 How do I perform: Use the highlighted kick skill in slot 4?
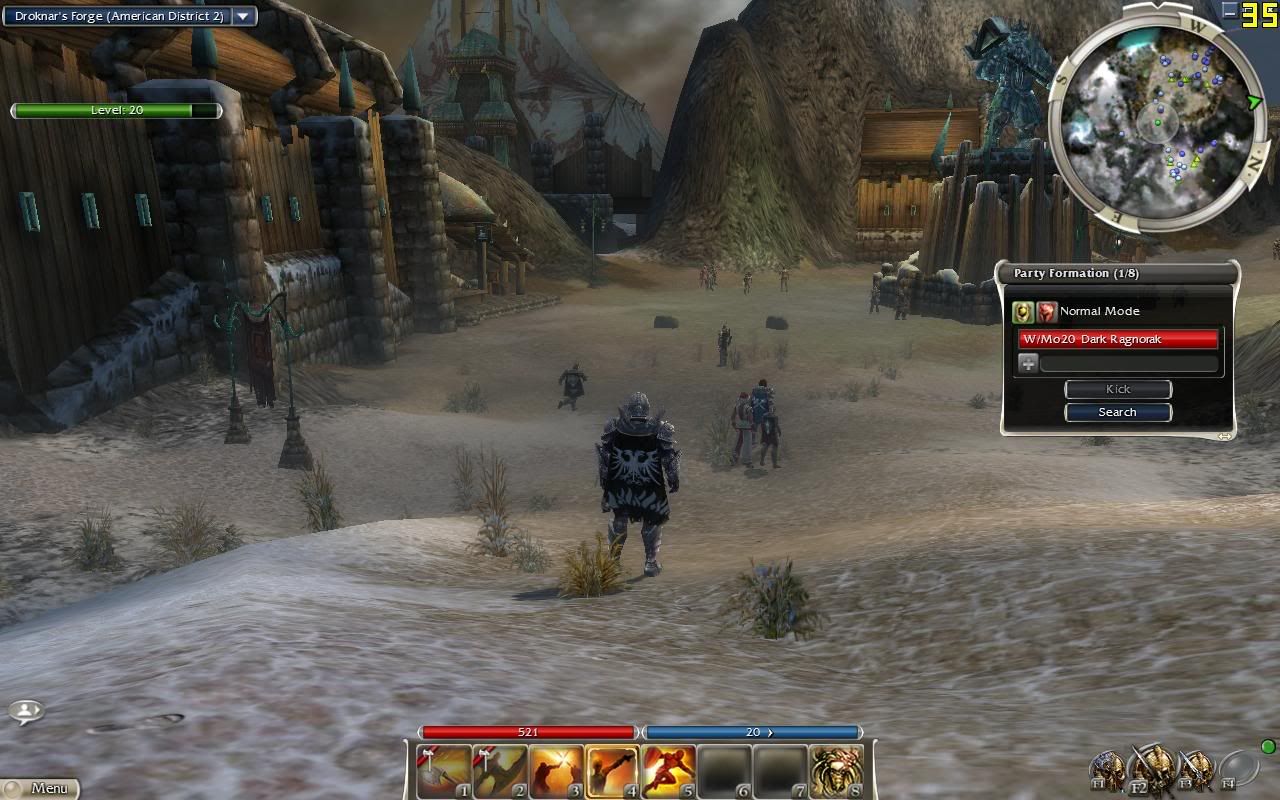point(612,772)
